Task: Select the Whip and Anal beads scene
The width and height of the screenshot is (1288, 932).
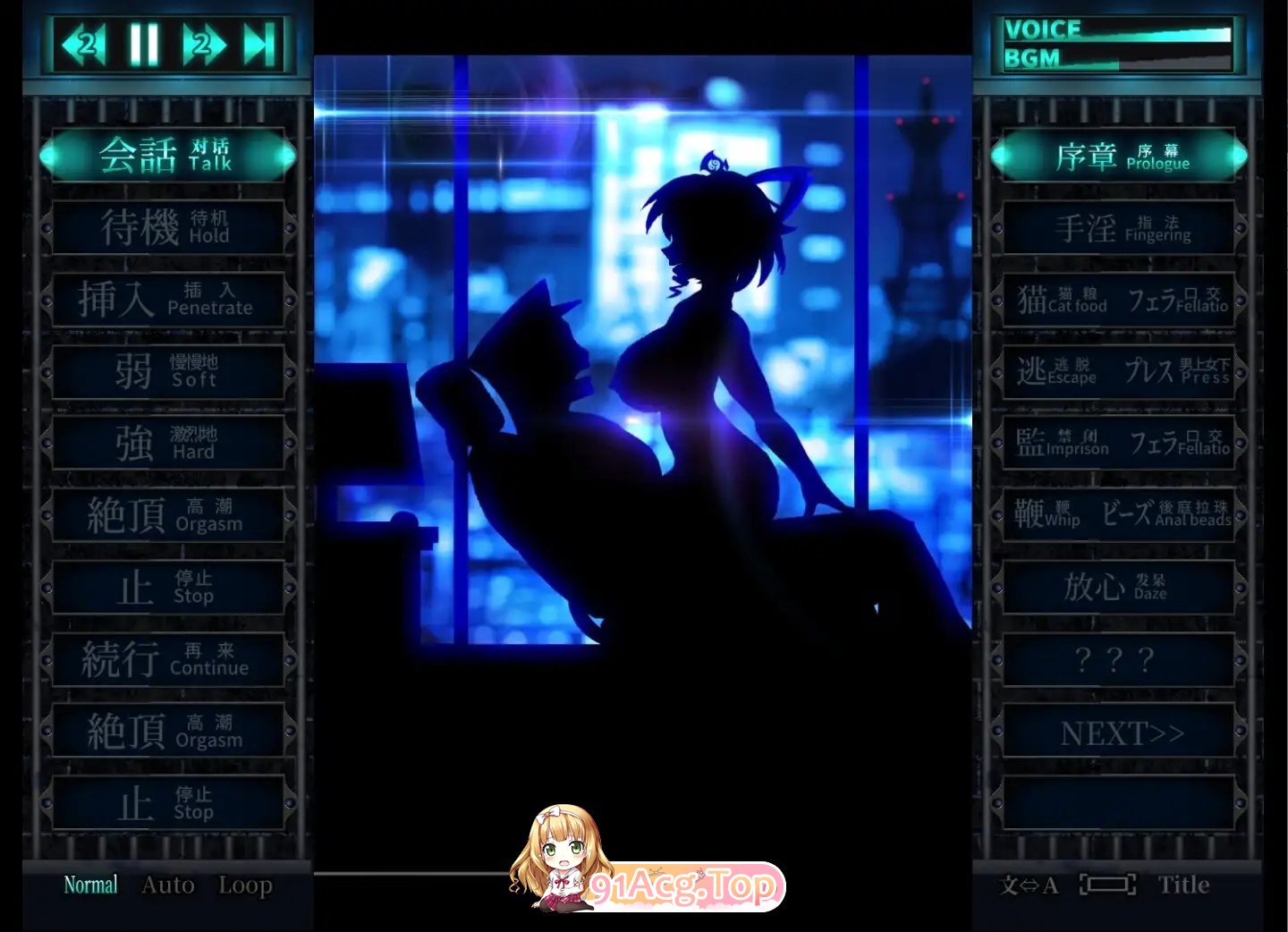Action: pos(1119,514)
